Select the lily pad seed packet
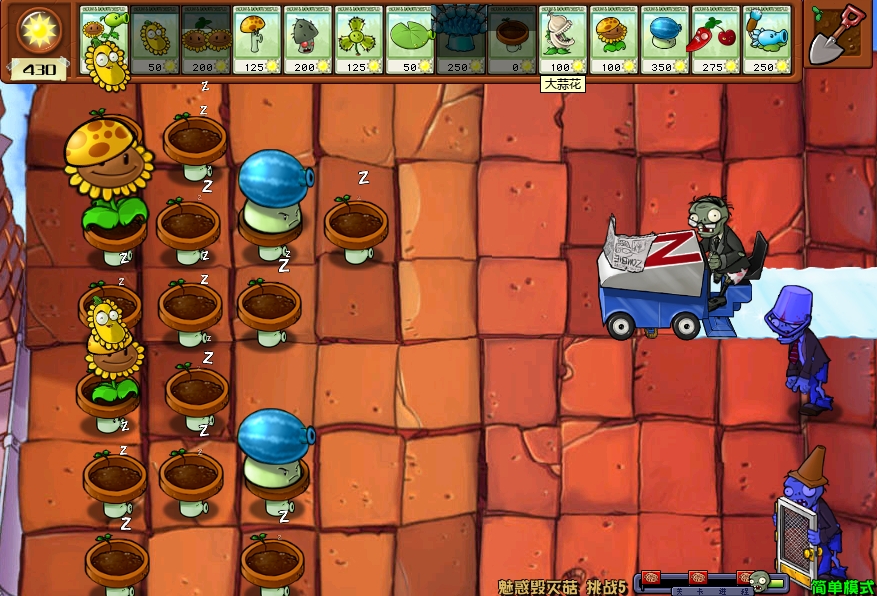877x596 pixels. [x=410, y=40]
